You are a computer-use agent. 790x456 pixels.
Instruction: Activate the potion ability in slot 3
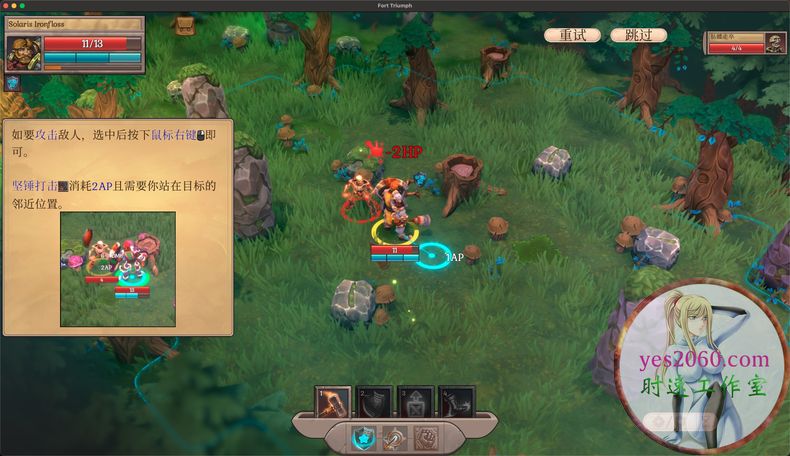(415, 403)
